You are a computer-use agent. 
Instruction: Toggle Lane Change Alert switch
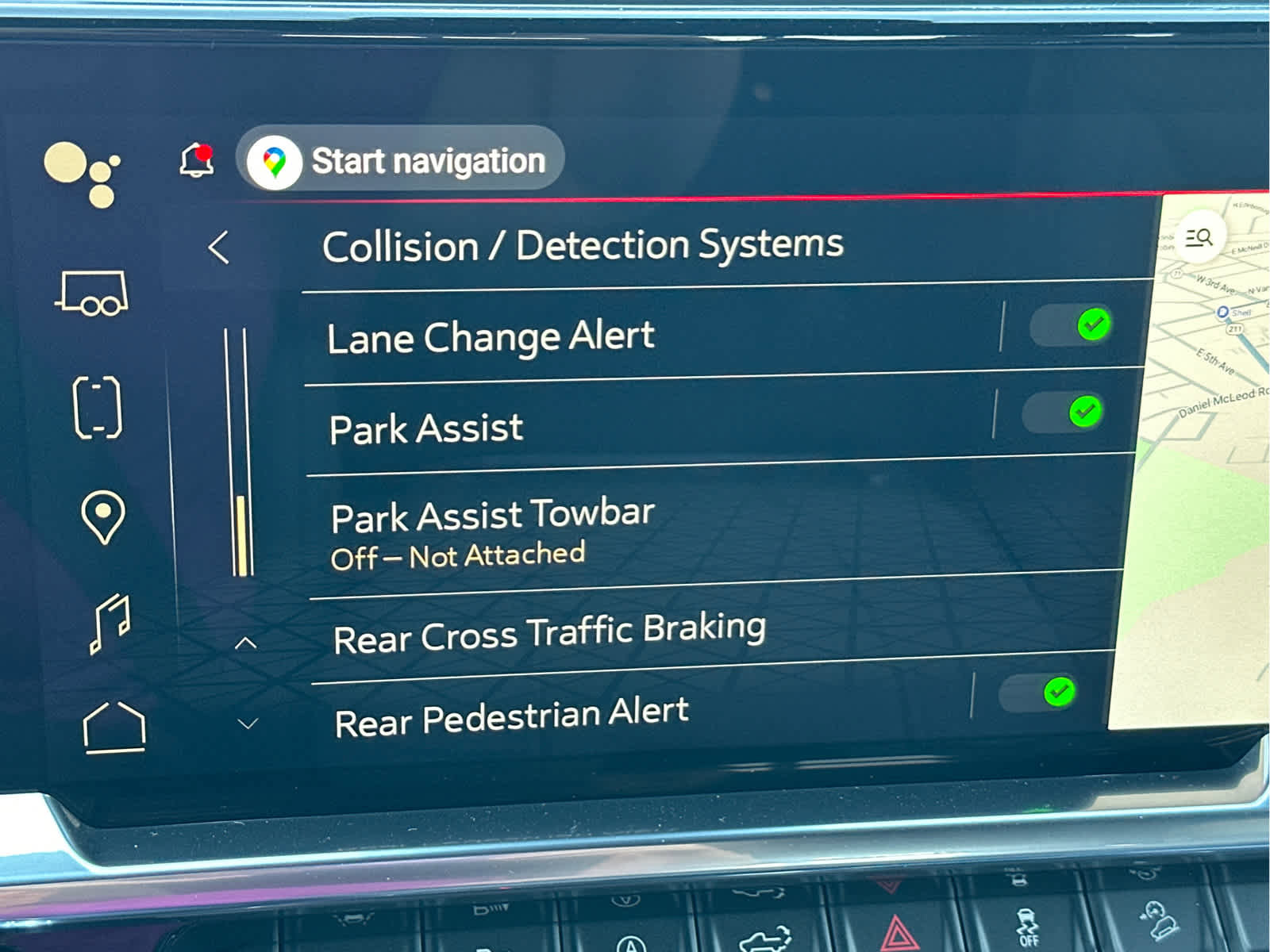1070,325
